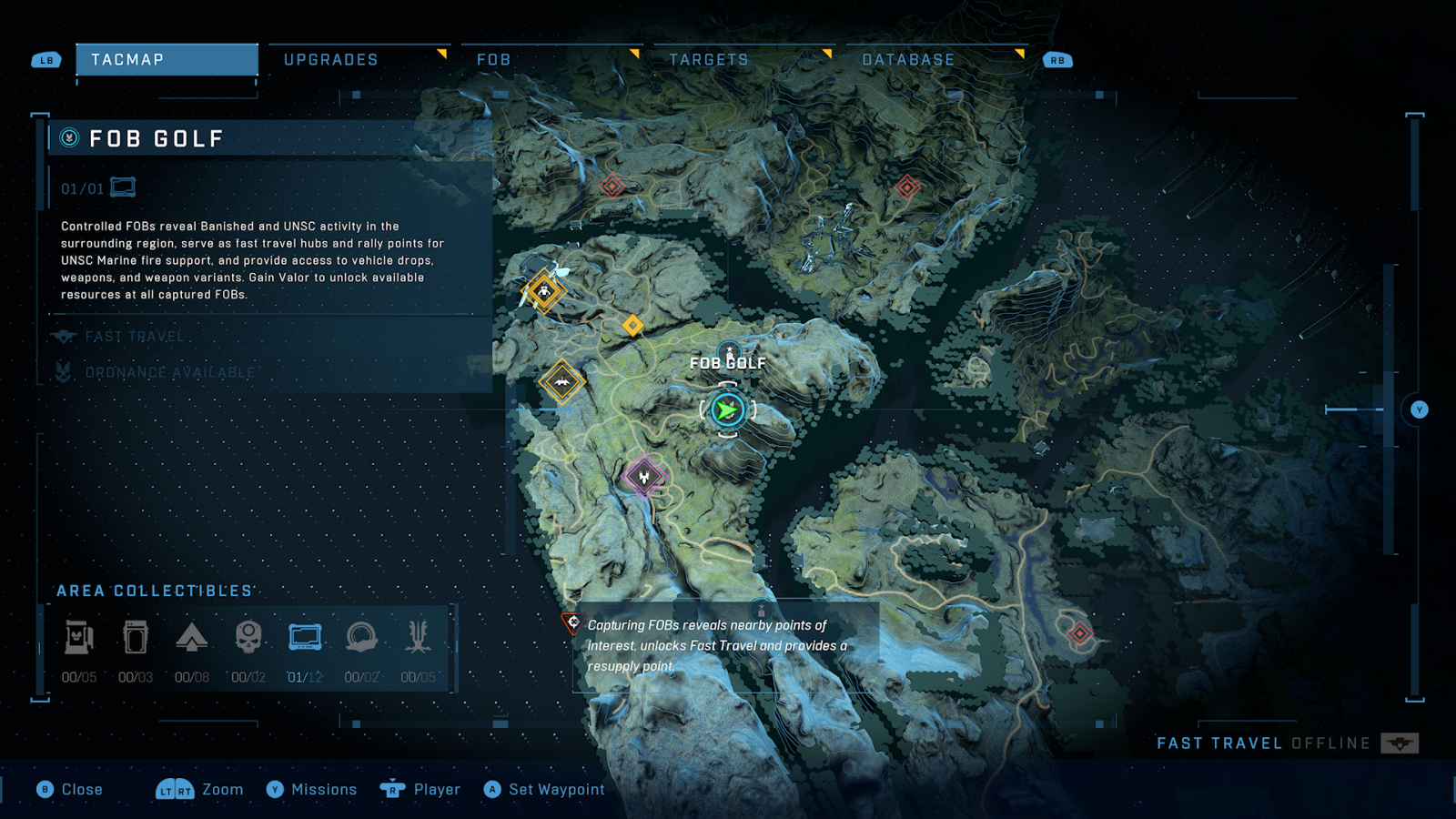Select the highlighted audio log collectible icon
This screenshot has height=819, width=1456.
pos(305,638)
